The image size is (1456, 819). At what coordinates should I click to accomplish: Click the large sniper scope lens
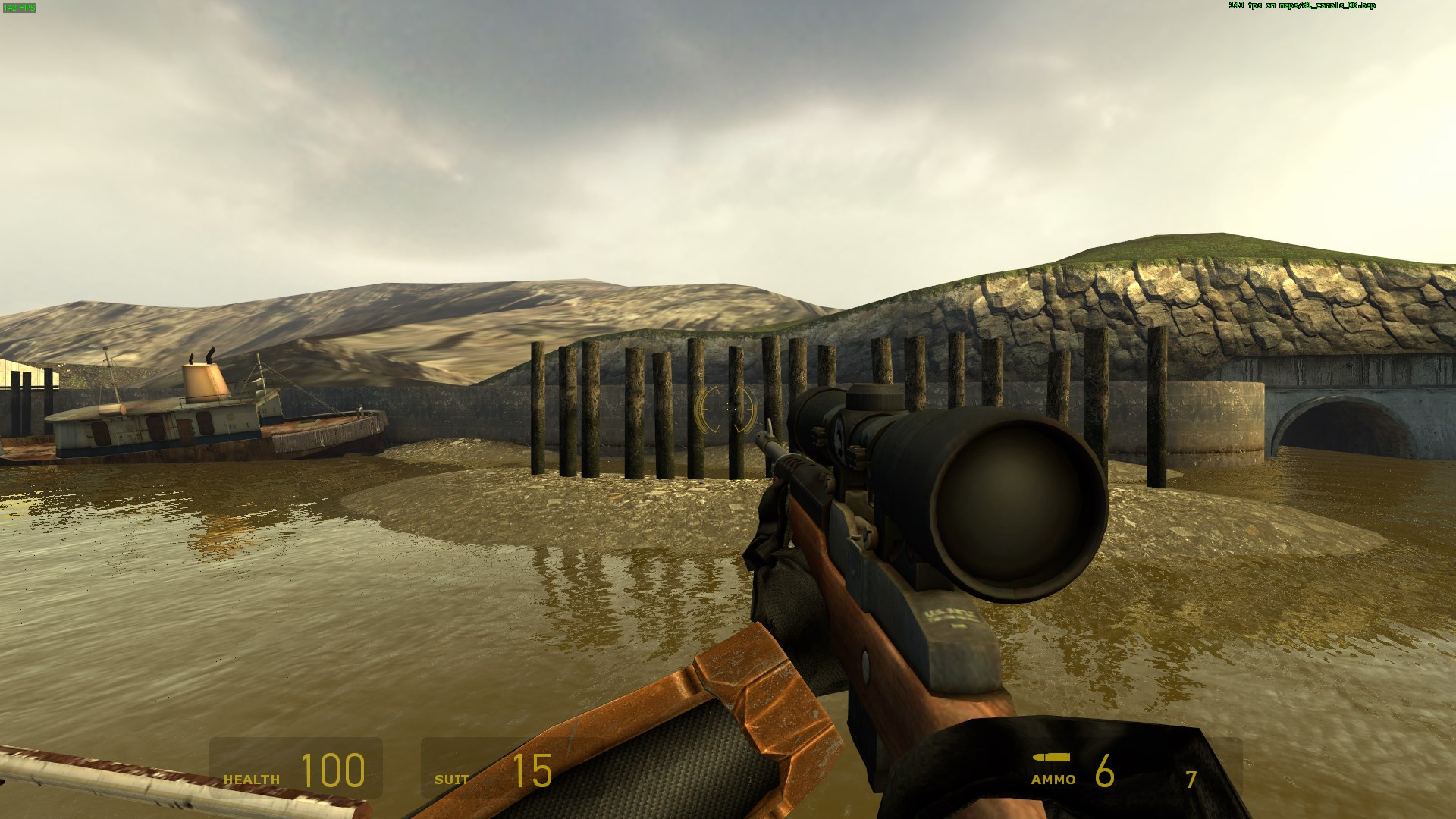click(1016, 508)
